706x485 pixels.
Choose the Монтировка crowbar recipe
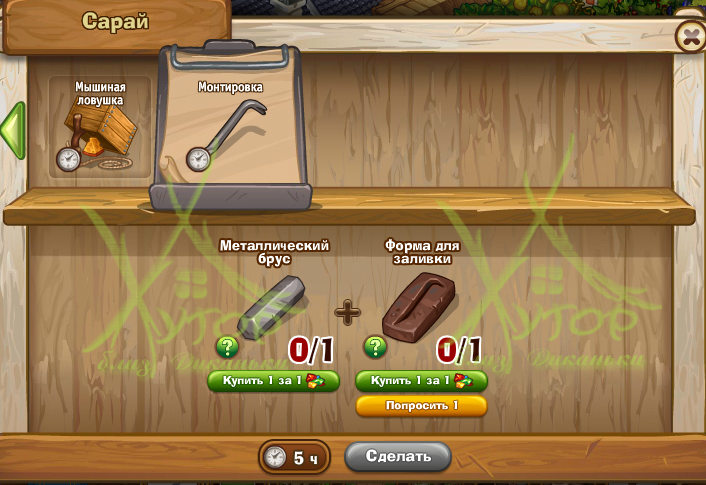tap(229, 126)
